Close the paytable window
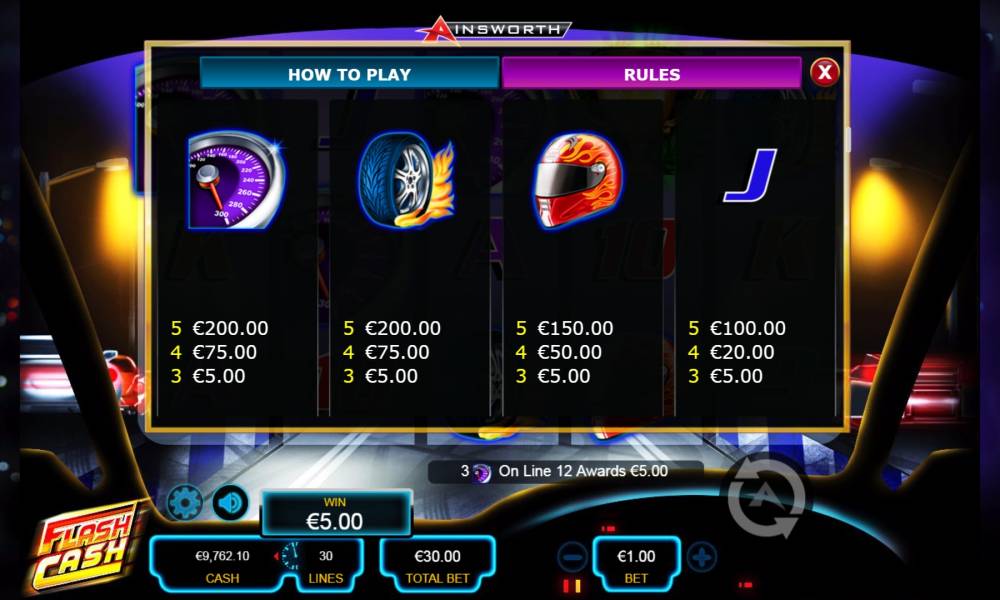1000x600 pixels. click(824, 72)
